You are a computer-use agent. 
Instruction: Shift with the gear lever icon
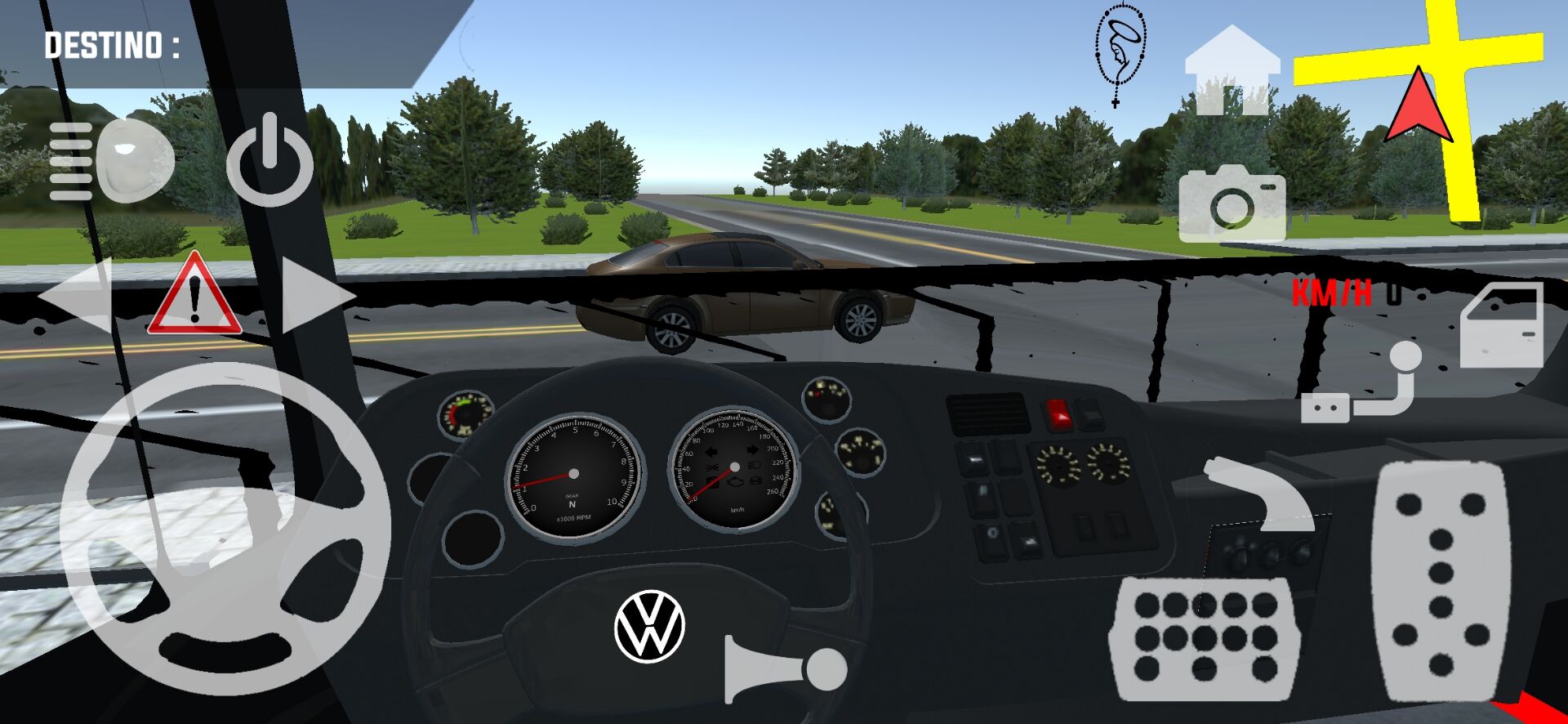(1362, 384)
